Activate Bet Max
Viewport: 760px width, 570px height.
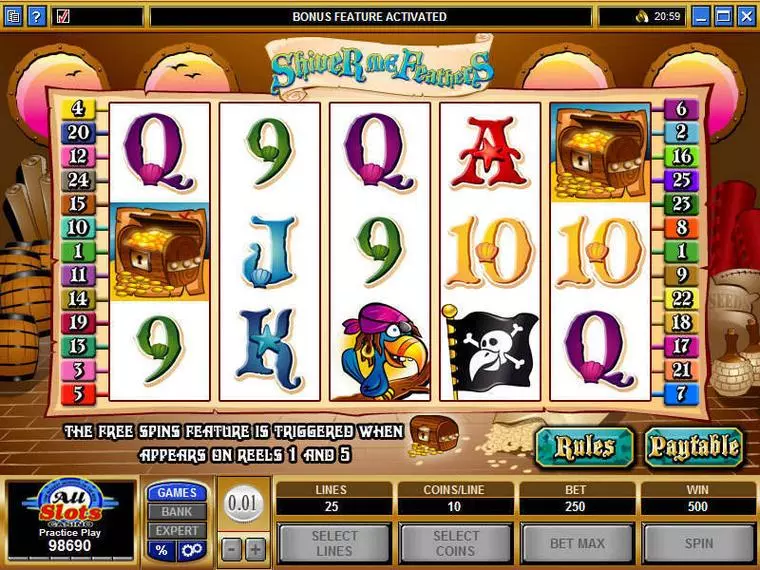(577, 544)
